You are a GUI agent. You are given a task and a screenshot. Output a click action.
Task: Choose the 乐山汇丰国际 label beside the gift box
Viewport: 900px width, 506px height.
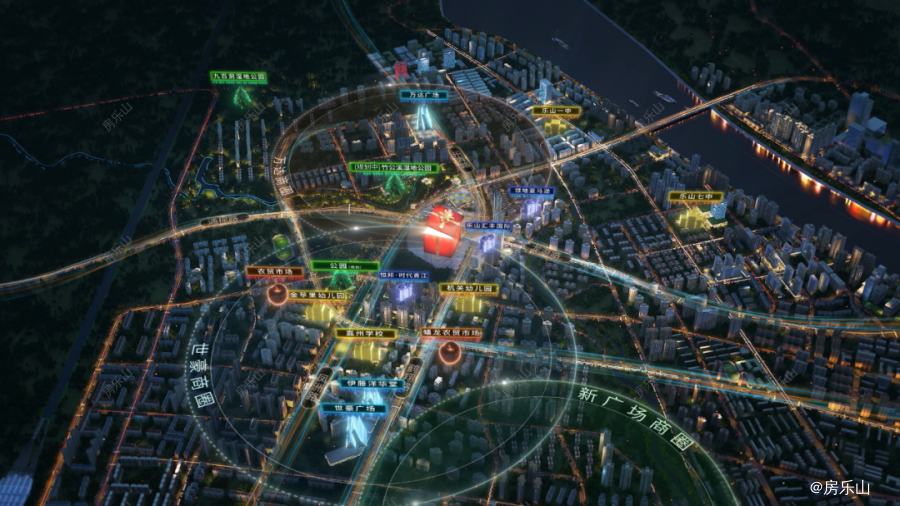point(490,227)
